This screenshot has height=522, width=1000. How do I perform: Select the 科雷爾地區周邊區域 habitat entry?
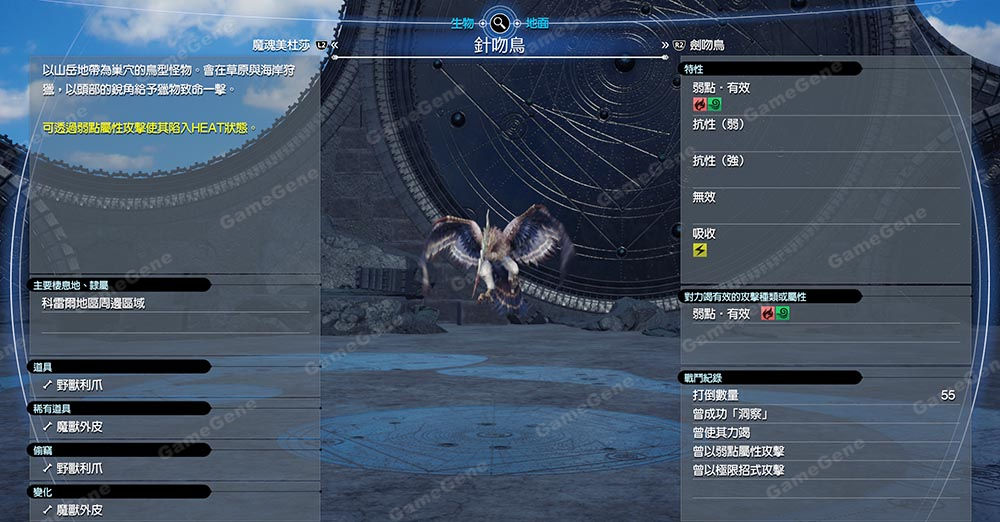pos(93,303)
